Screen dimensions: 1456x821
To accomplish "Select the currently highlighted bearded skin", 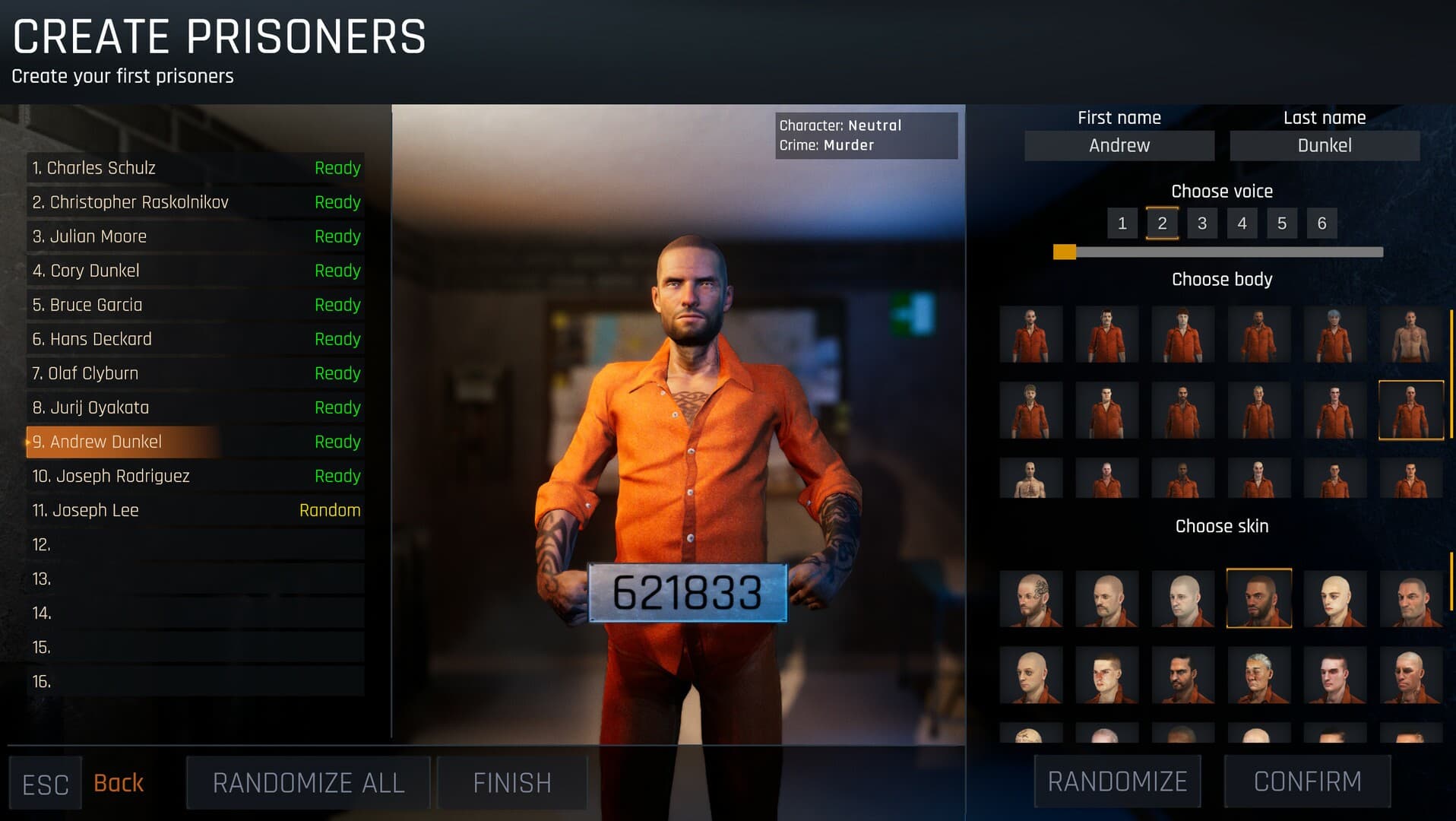I will pyautogui.click(x=1259, y=599).
